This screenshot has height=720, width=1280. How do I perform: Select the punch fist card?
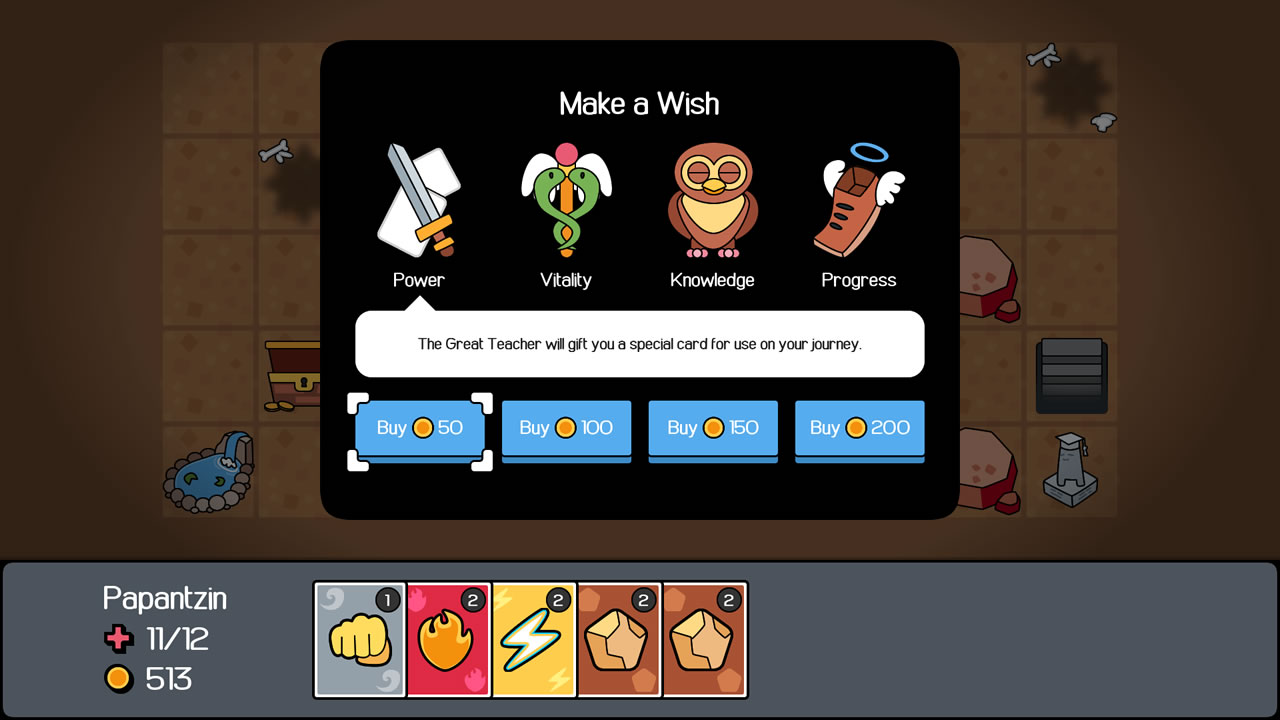click(x=359, y=638)
